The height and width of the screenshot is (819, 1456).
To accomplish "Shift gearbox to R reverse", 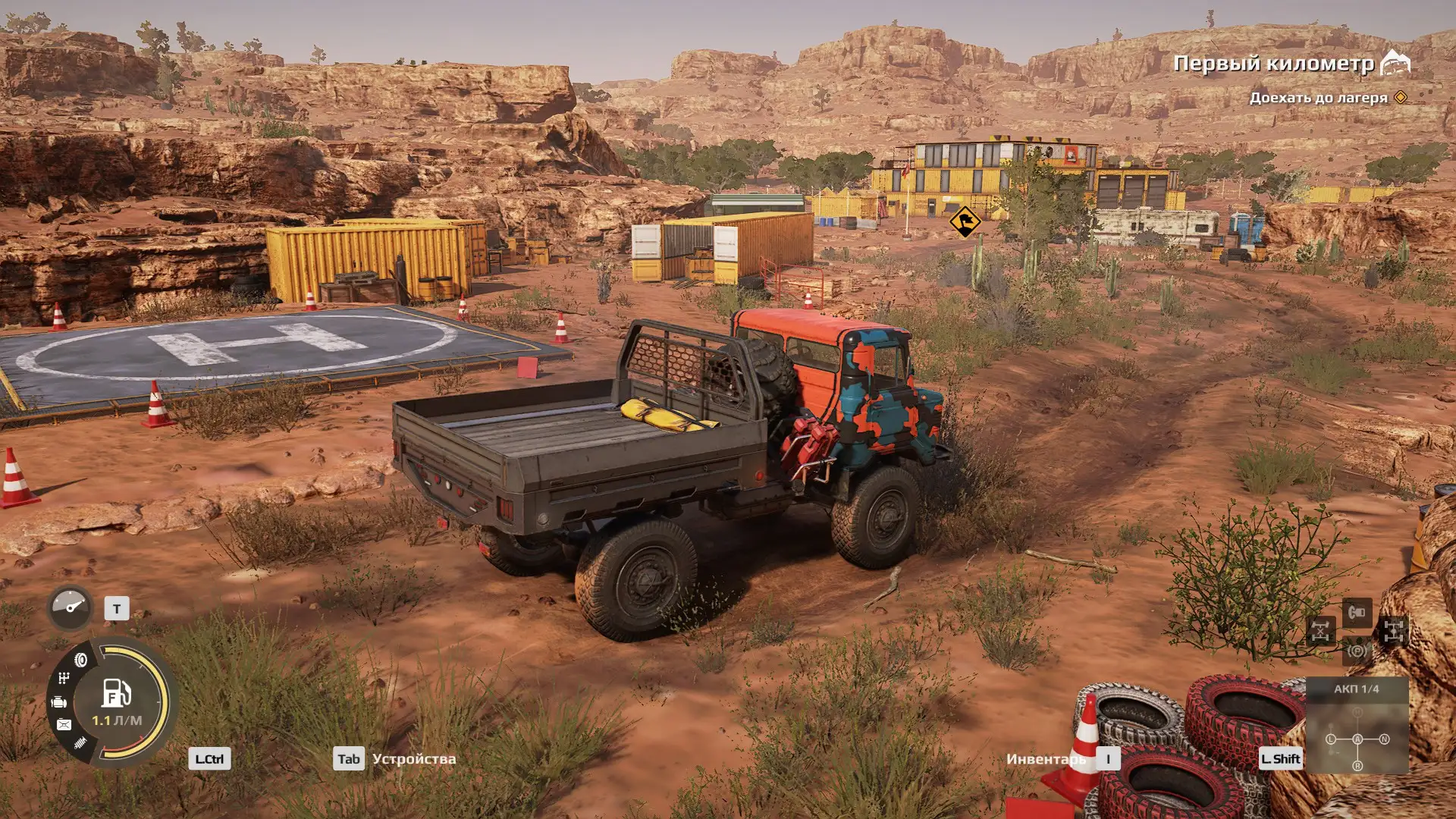I will [1357, 766].
